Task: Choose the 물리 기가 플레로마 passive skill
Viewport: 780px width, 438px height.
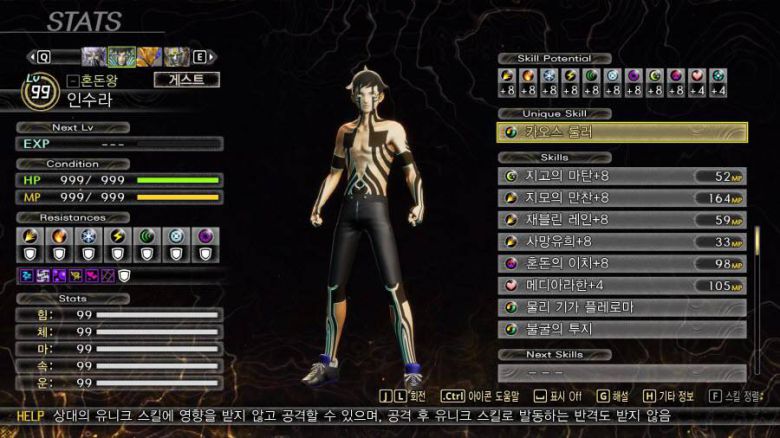Action: (622, 308)
